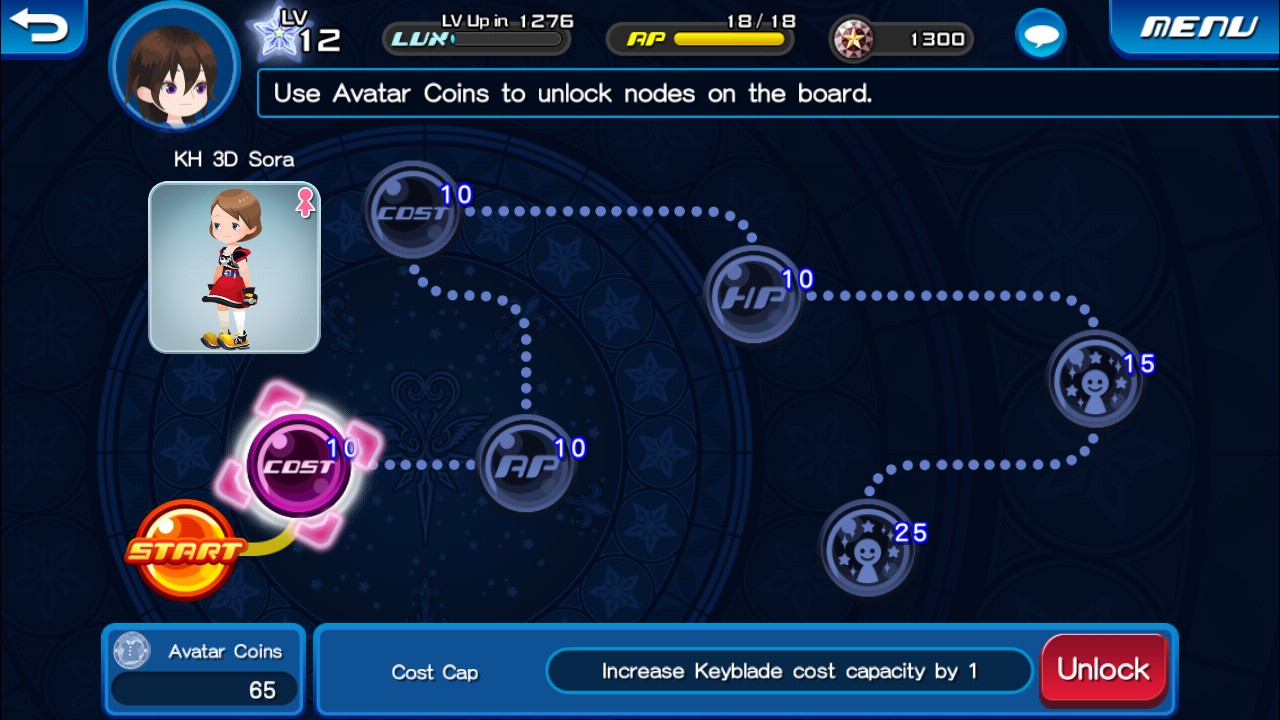The image size is (1280, 720).
Task: Click the orange START node
Action: click(x=185, y=549)
